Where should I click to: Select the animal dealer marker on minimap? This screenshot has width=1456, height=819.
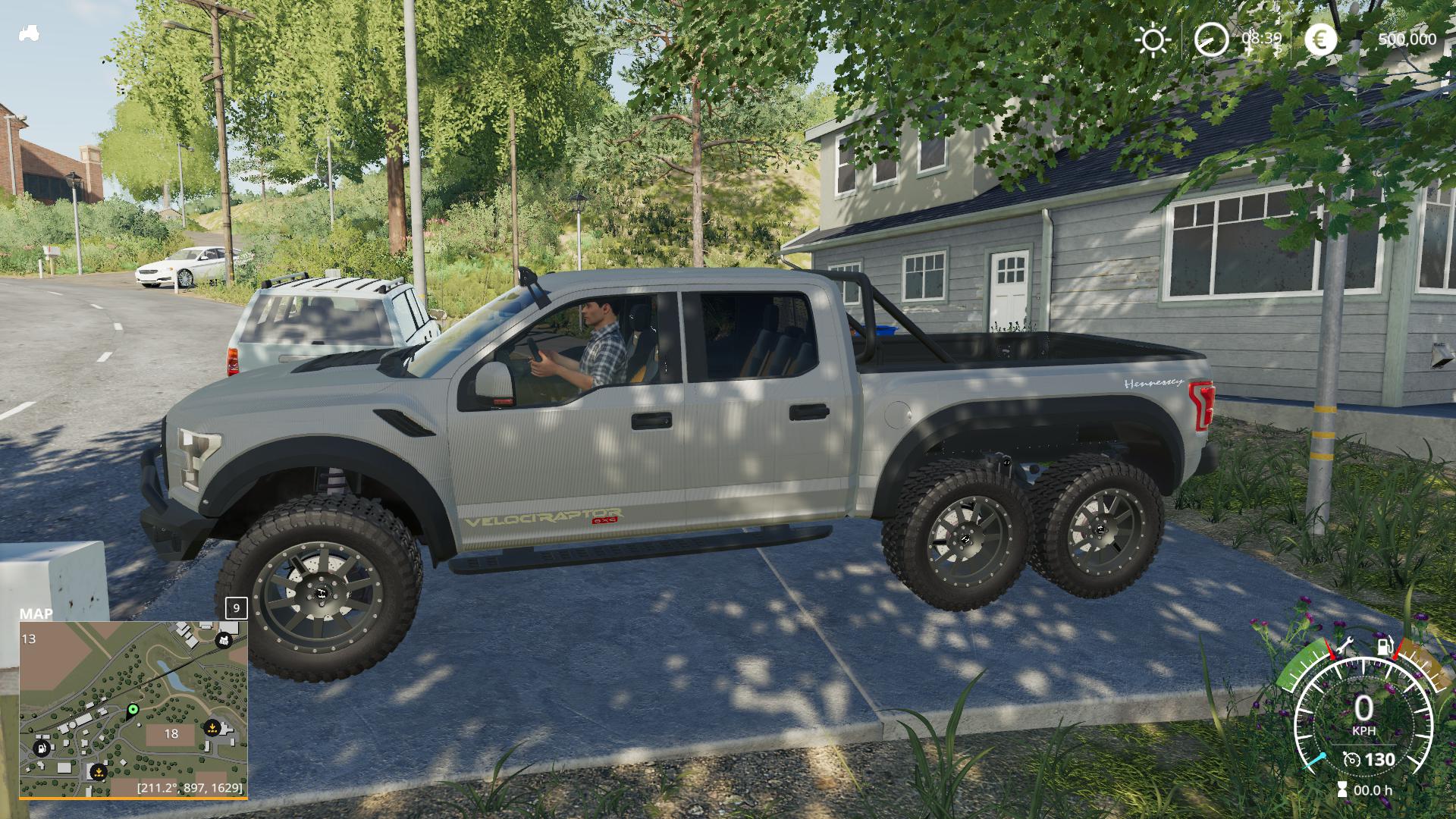(224, 641)
